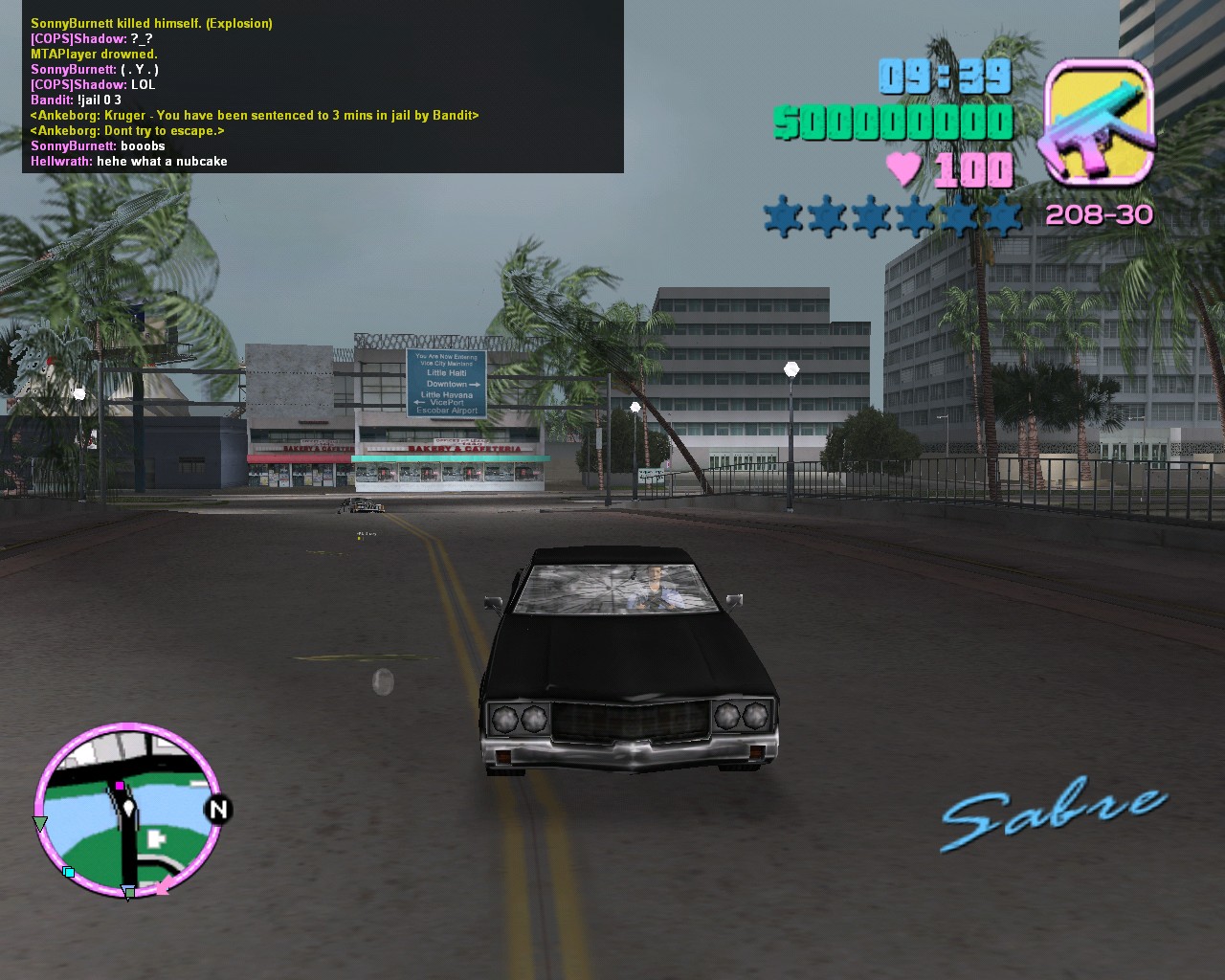Select the submachine gun weapon icon
The width and height of the screenshot is (1225, 980).
coord(1099,122)
